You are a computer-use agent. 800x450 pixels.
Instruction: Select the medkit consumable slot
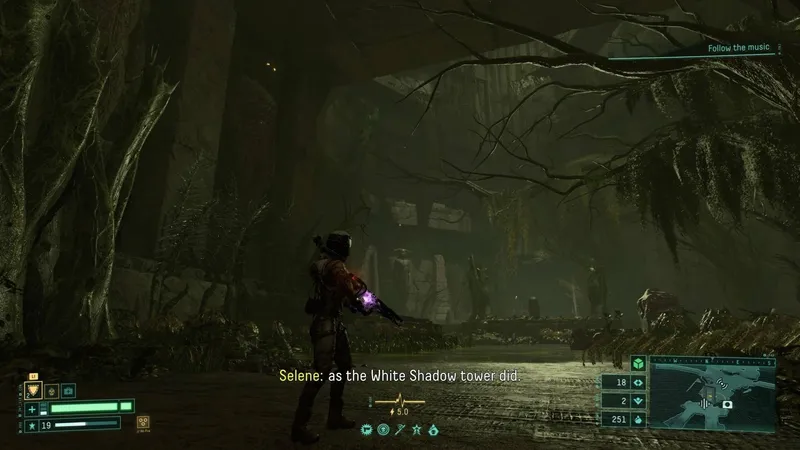[x=68, y=390]
